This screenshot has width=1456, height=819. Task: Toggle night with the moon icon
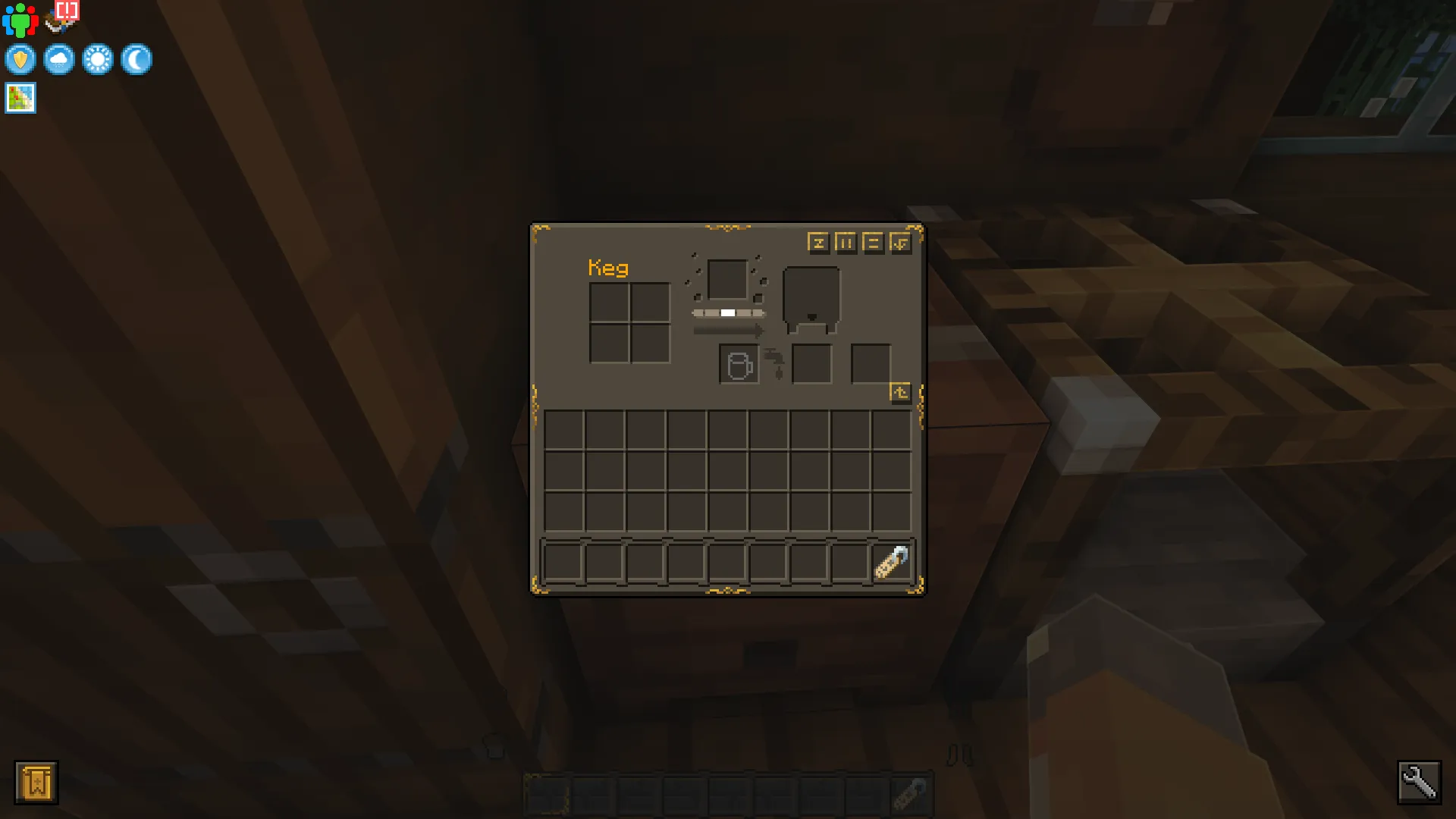137,59
